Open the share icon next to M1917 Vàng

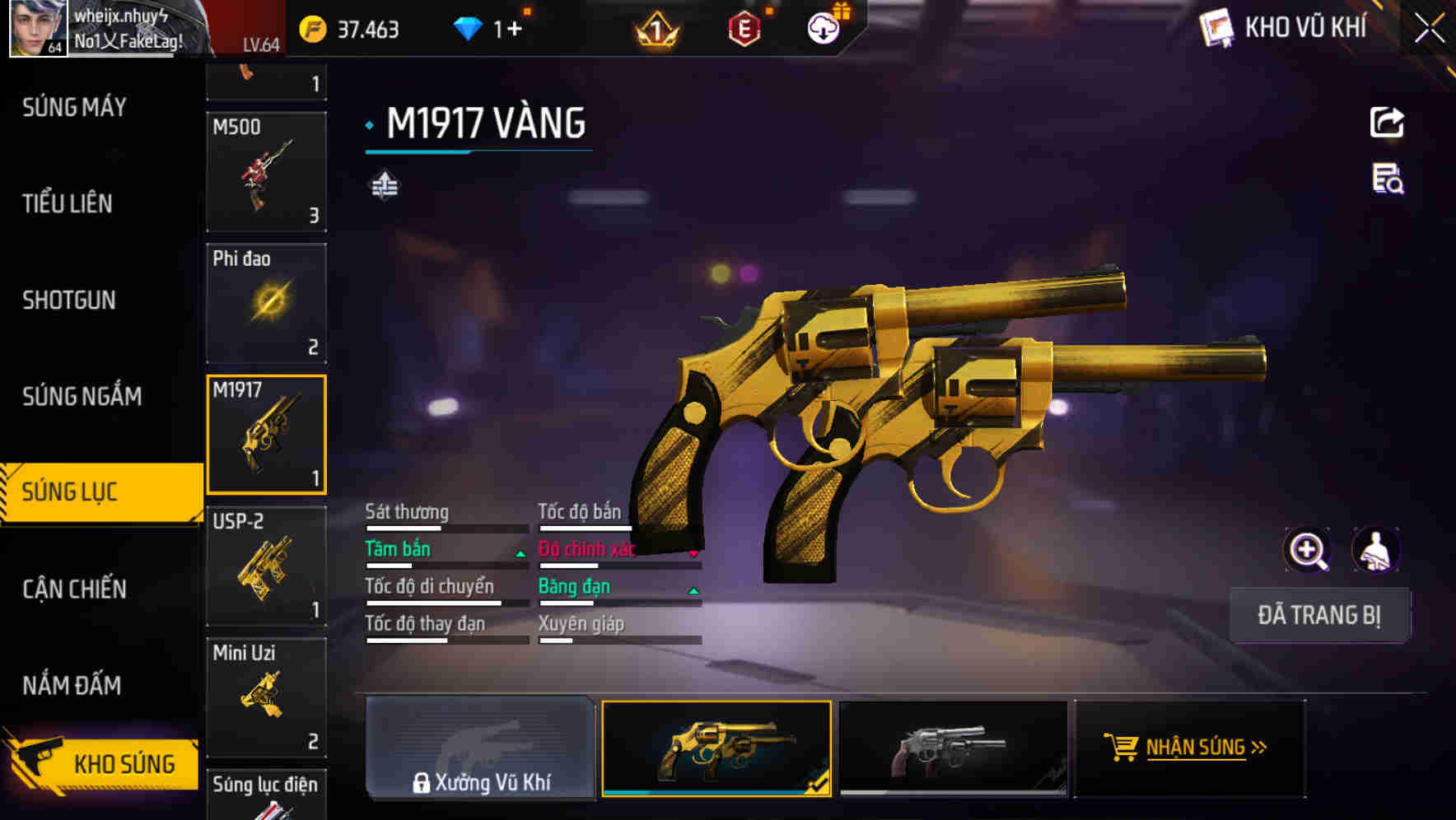click(1387, 122)
